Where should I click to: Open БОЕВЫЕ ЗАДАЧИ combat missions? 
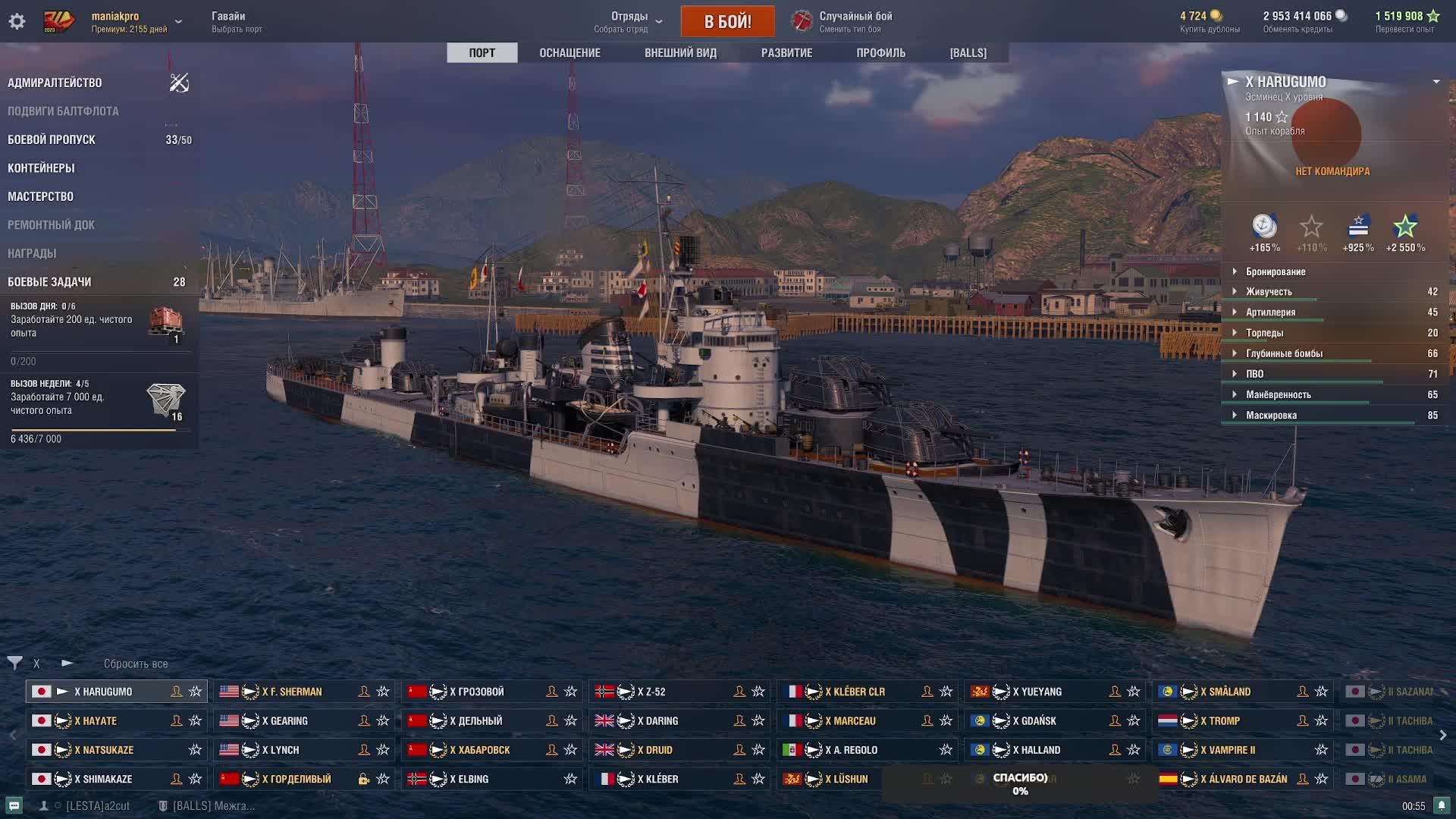pyautogui.click(x=49, y=282)
